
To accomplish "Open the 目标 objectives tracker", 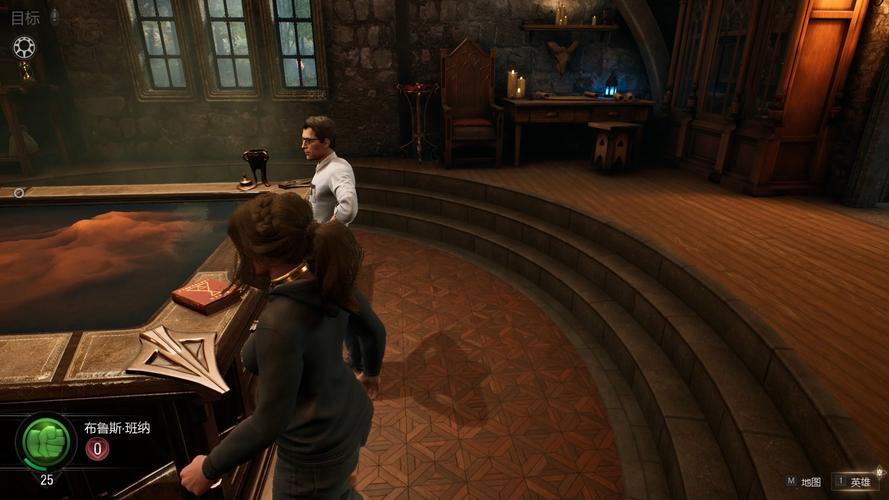I will [x=26, y=17].
